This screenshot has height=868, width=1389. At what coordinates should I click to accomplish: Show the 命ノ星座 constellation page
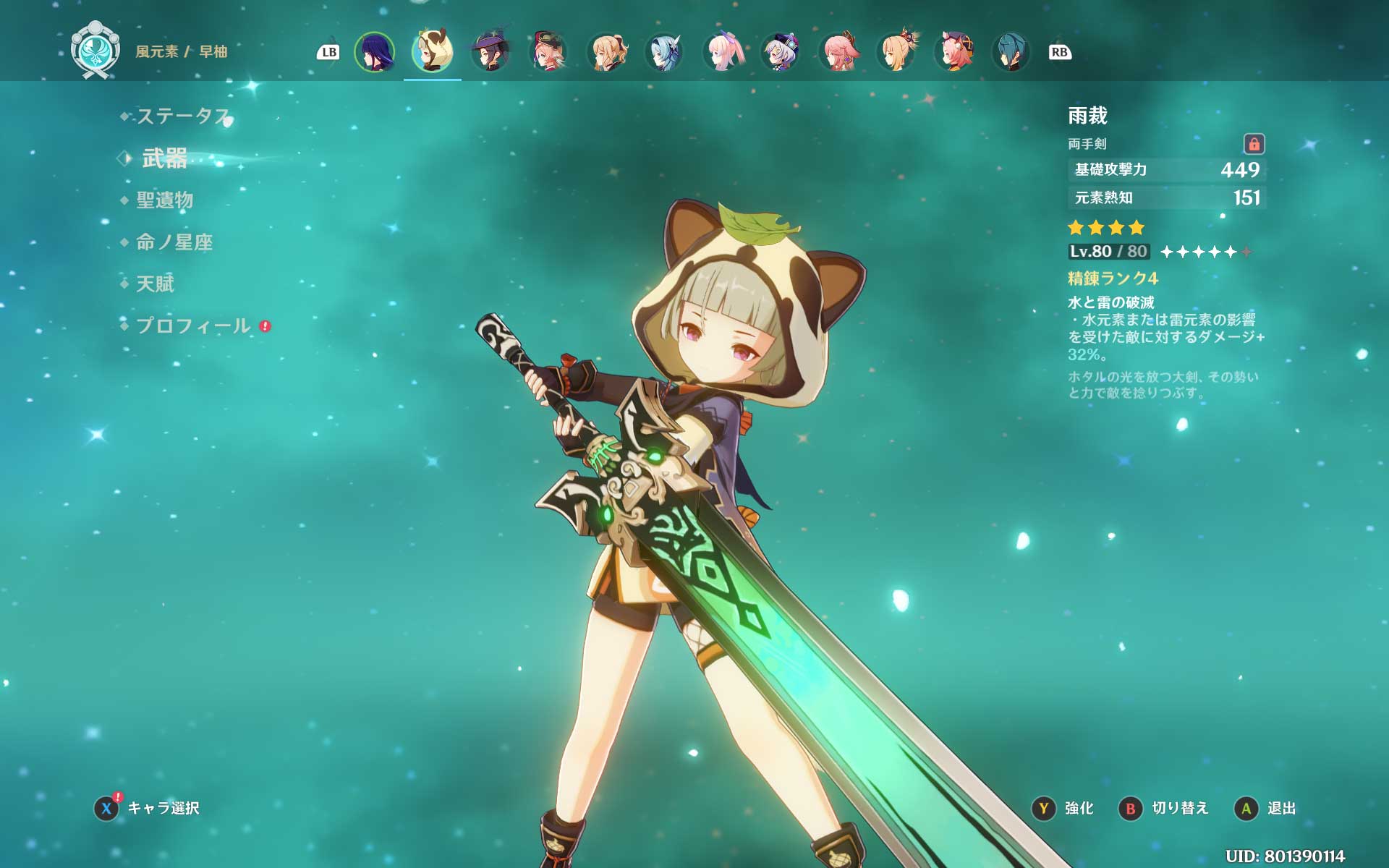click(174, 242)
